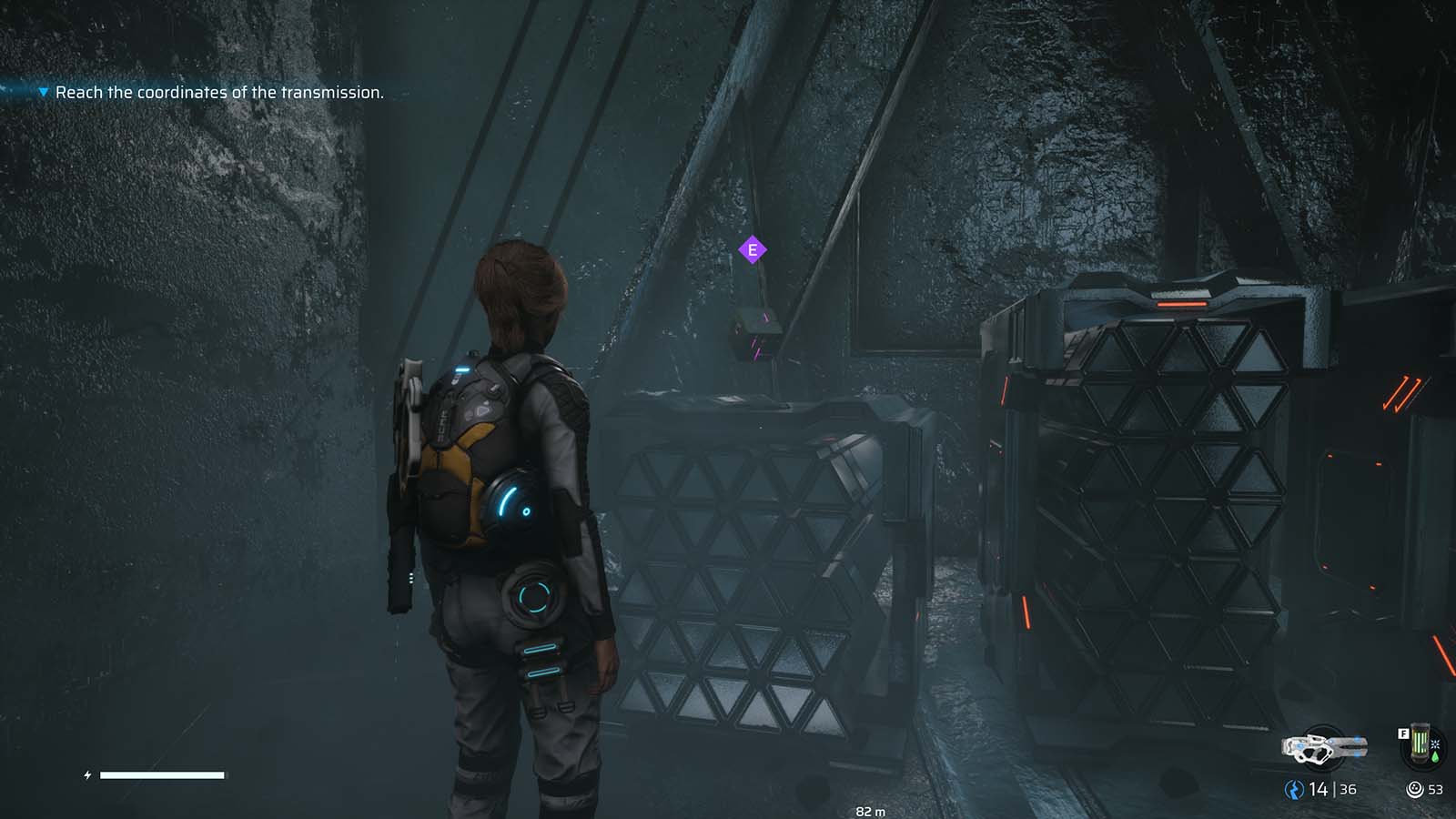Viewport: 1456px width, 819px height.
Task: Click the reserve ammo count 36
Action: [x=1348, y=788]
